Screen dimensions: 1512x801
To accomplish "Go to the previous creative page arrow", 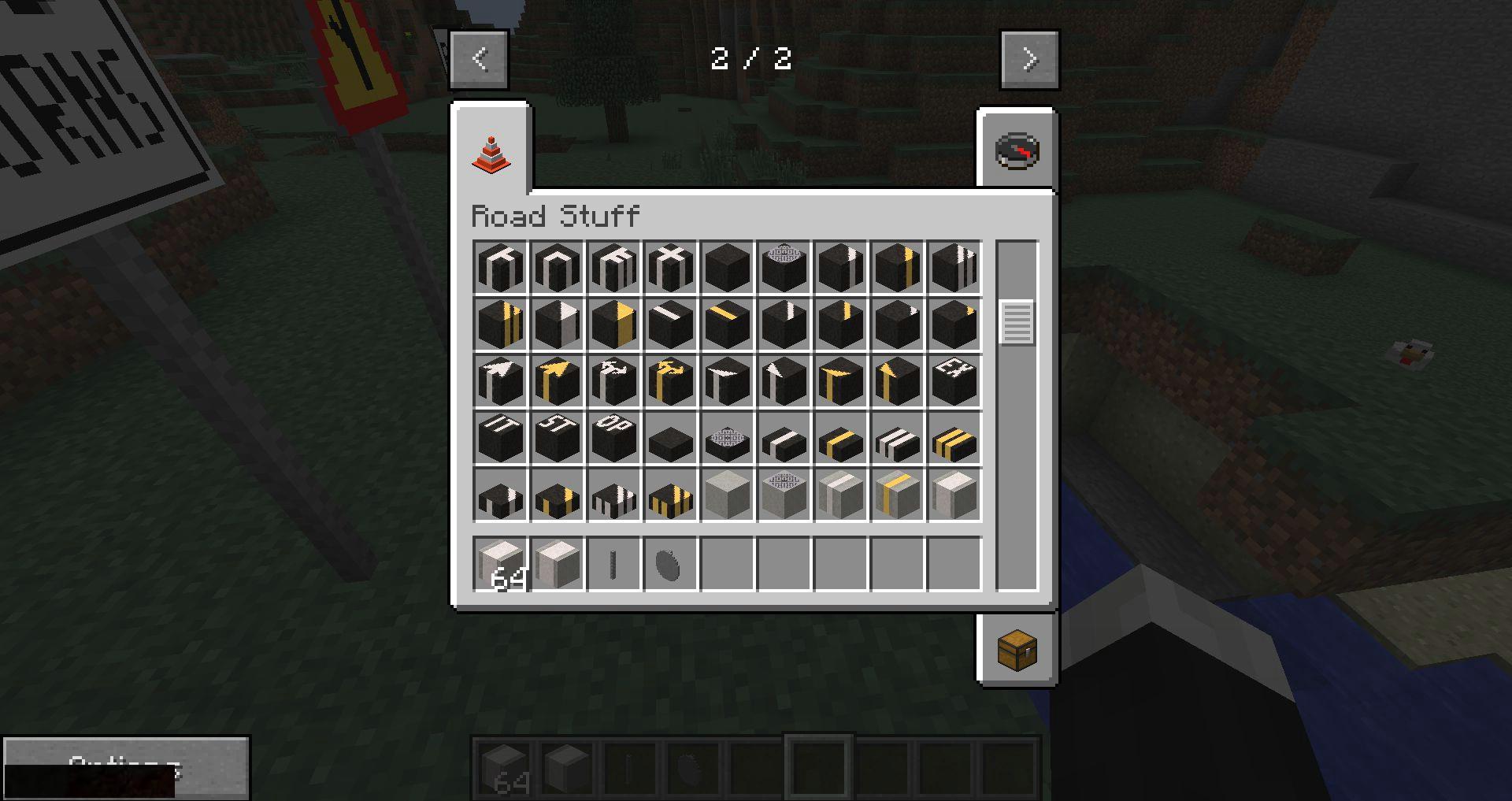I will 479,59.
